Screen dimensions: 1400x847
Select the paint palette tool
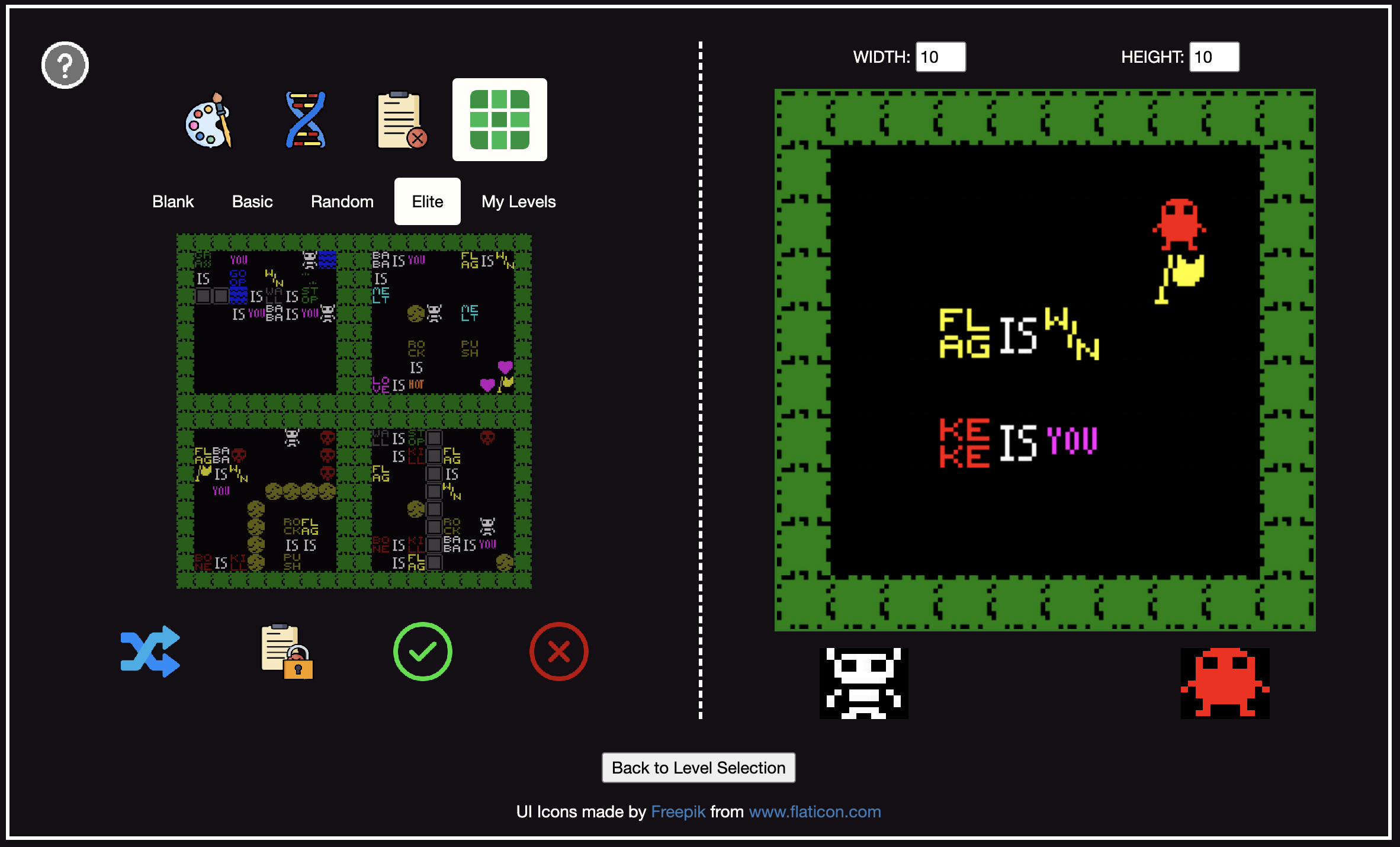209,120
